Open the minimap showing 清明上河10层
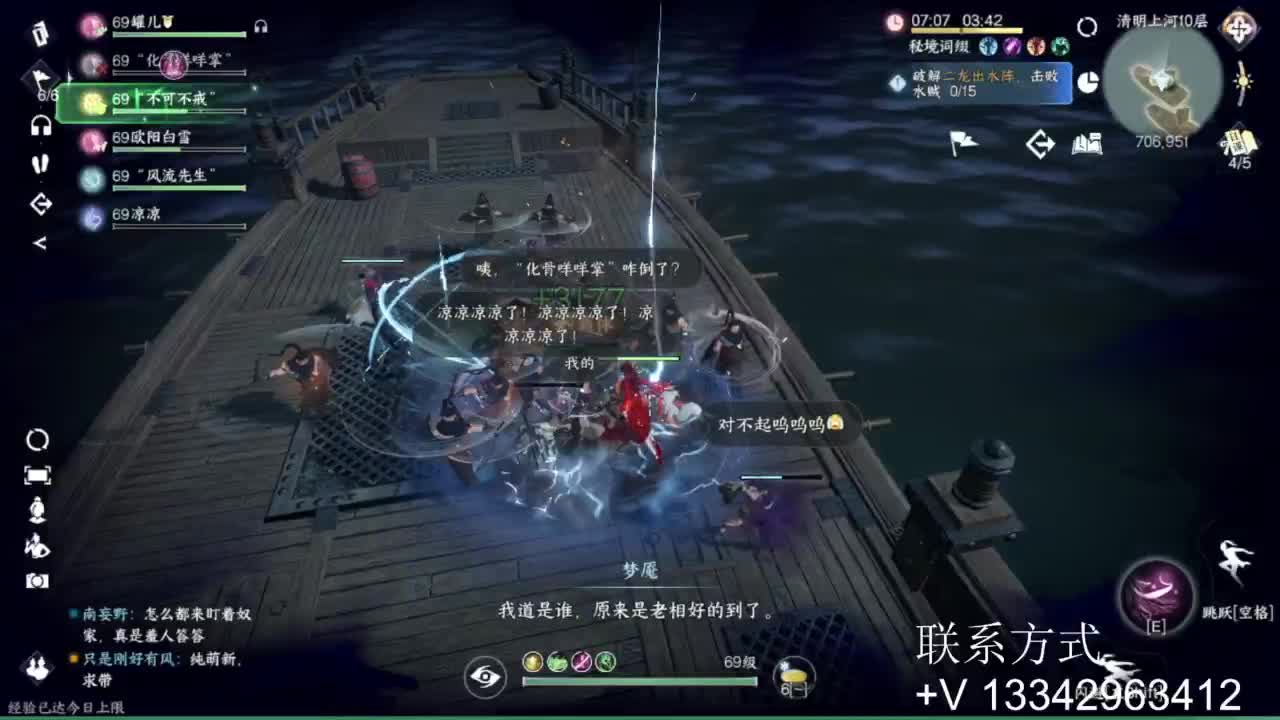This screenshot has height=720, width=1280. pos(1160,85)
